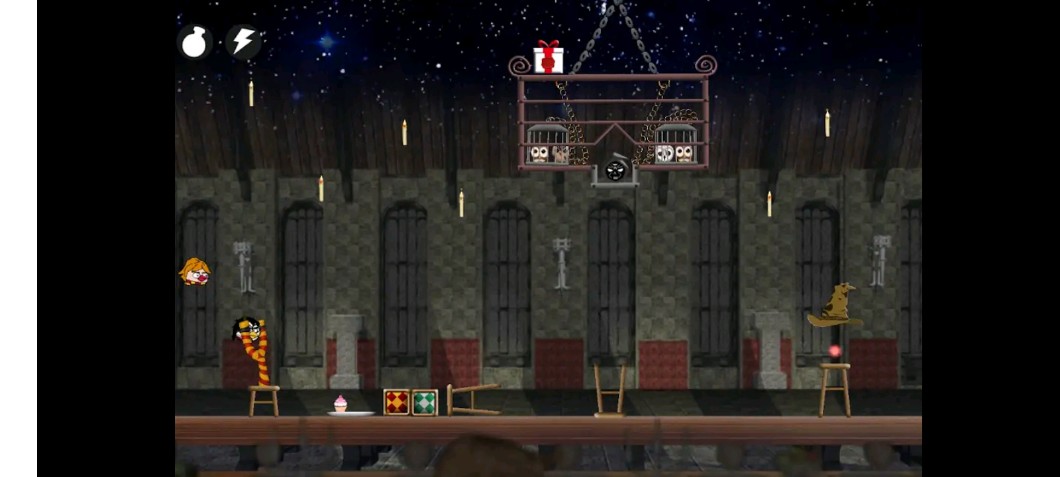Viewport: 1060px width, 477px height.
Task: Activate the potion flask power-up icon
Action: pyautogui.click(x=195, y=42)
